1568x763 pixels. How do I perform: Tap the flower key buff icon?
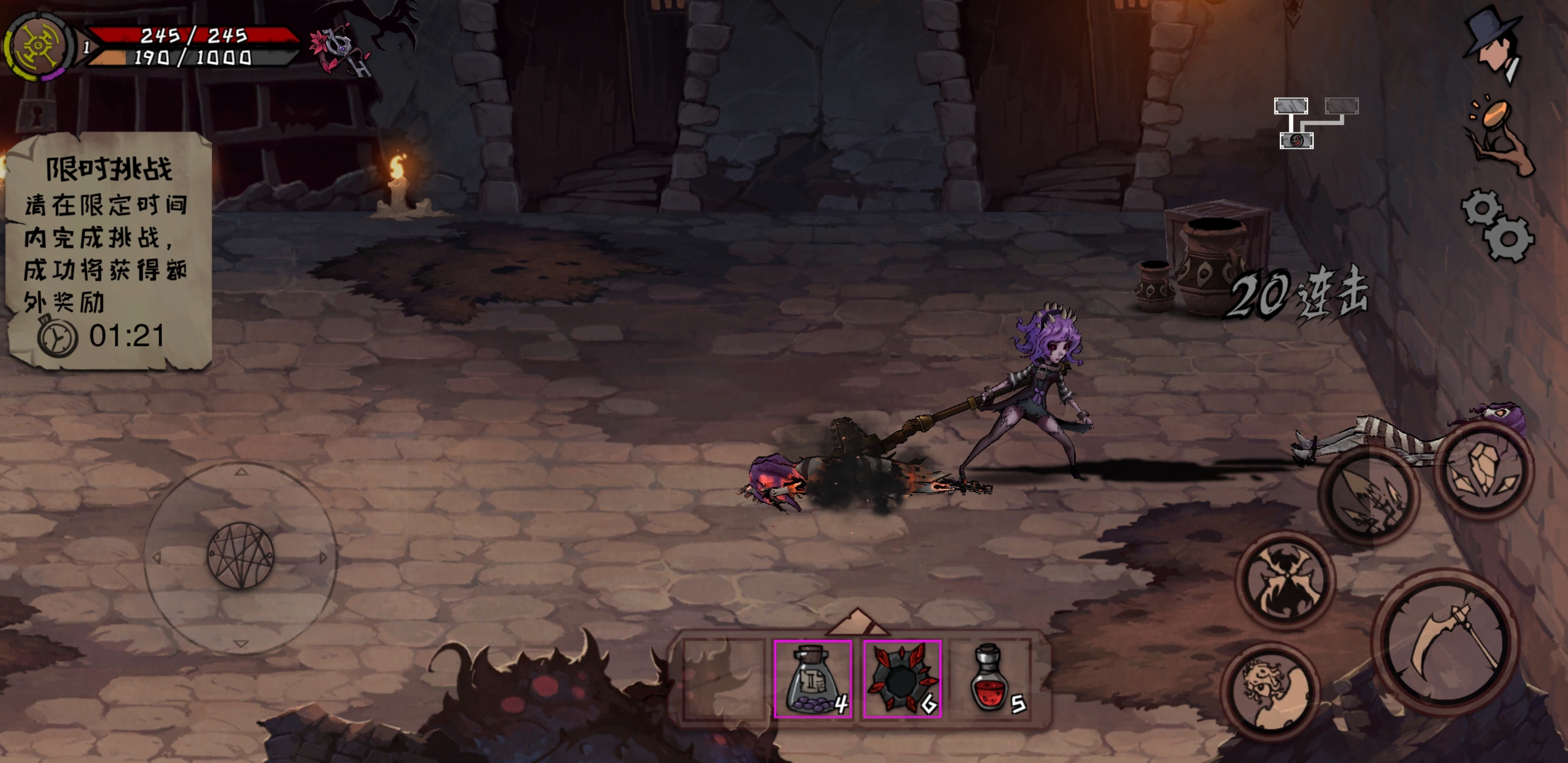(340, 51)
